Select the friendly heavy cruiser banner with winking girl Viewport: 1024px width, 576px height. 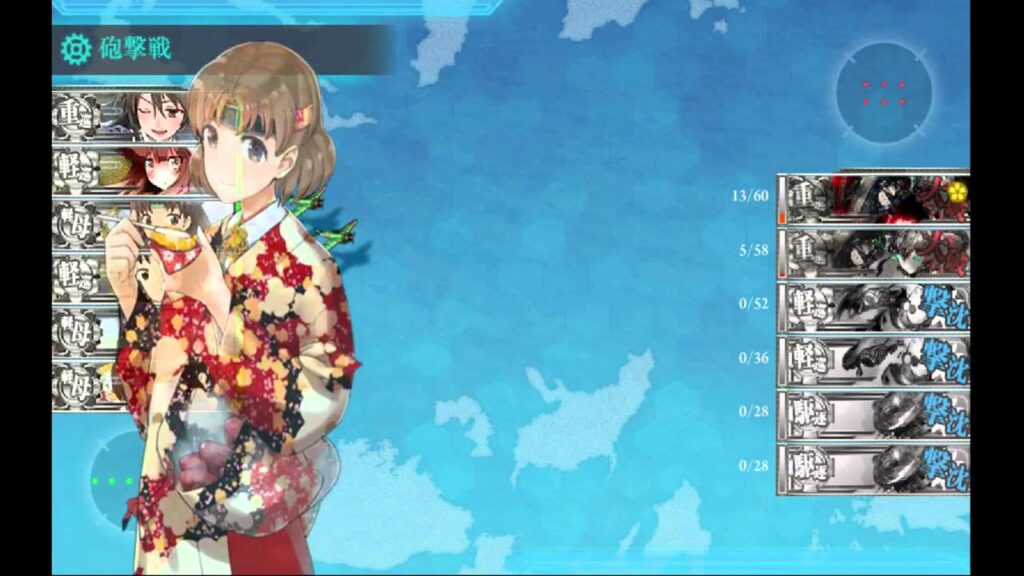(121, 117)
